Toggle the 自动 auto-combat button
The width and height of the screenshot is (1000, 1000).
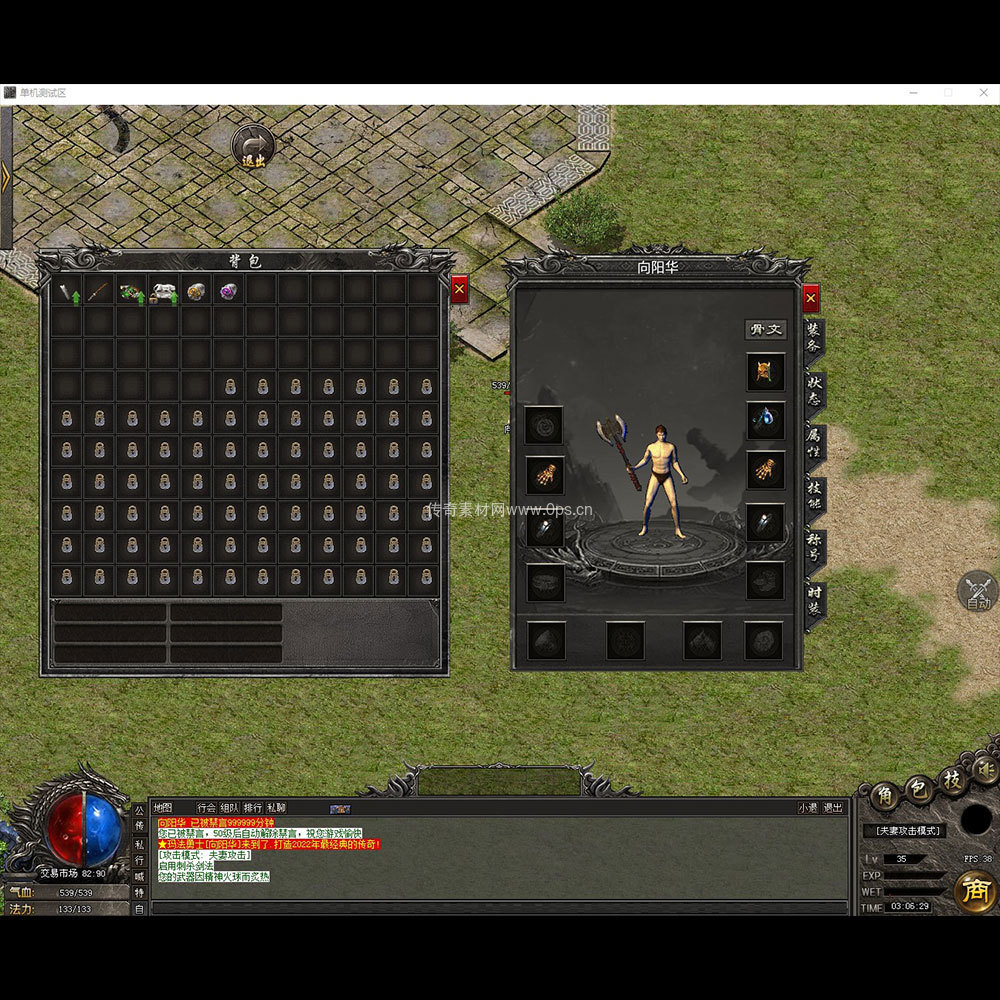[977, 591]
